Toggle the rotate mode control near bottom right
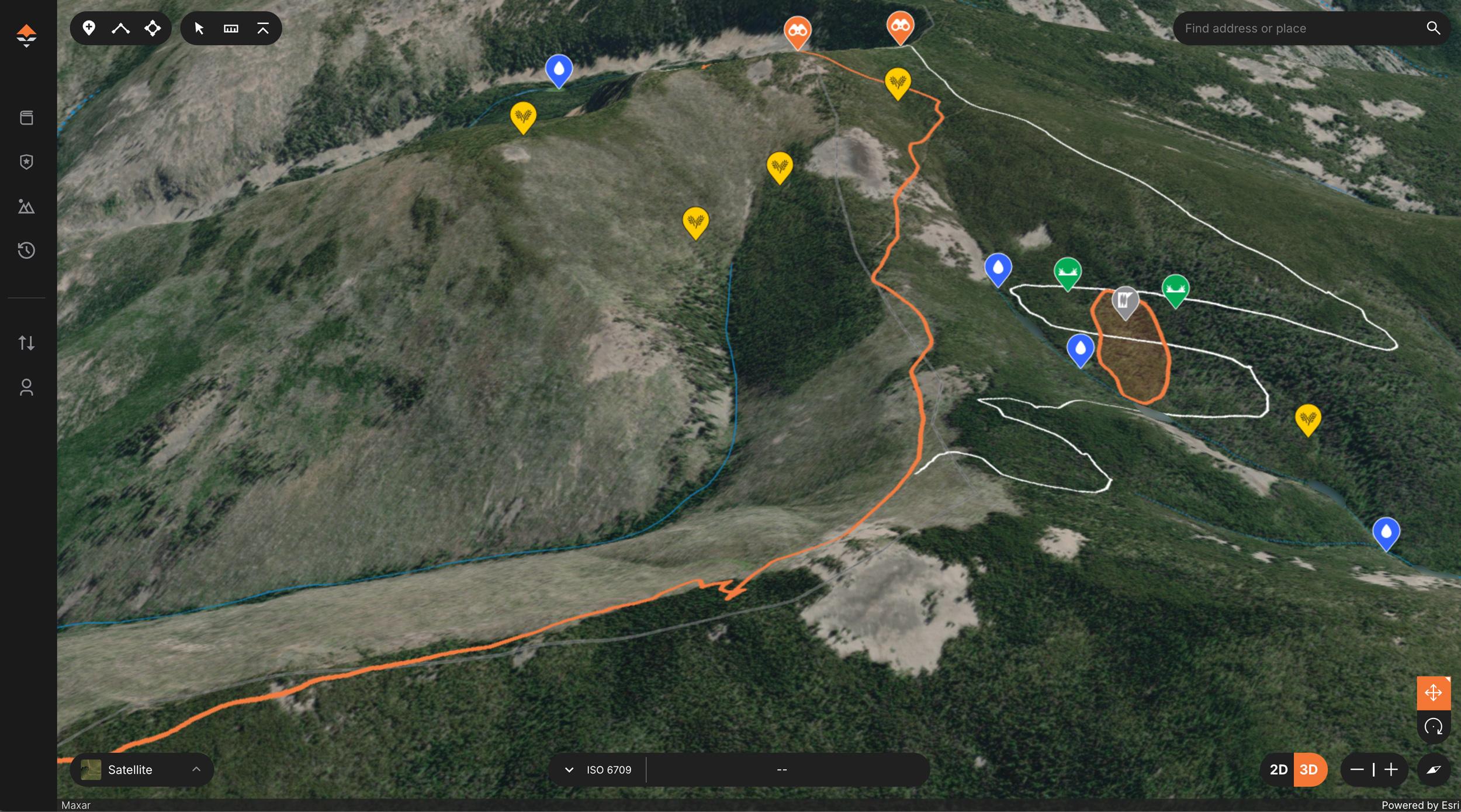 (1433, 727)
